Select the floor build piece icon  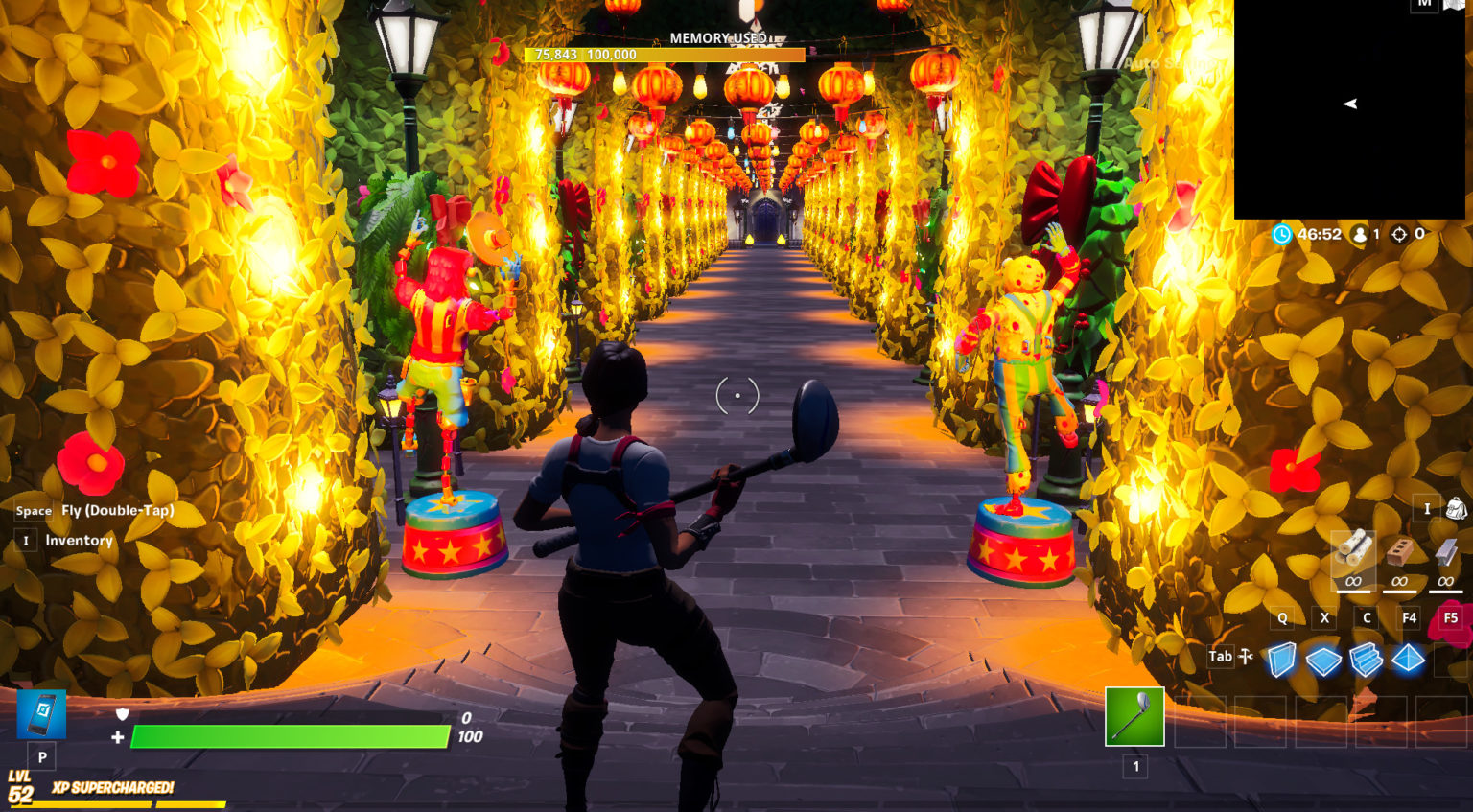(x=1323, y=661)
